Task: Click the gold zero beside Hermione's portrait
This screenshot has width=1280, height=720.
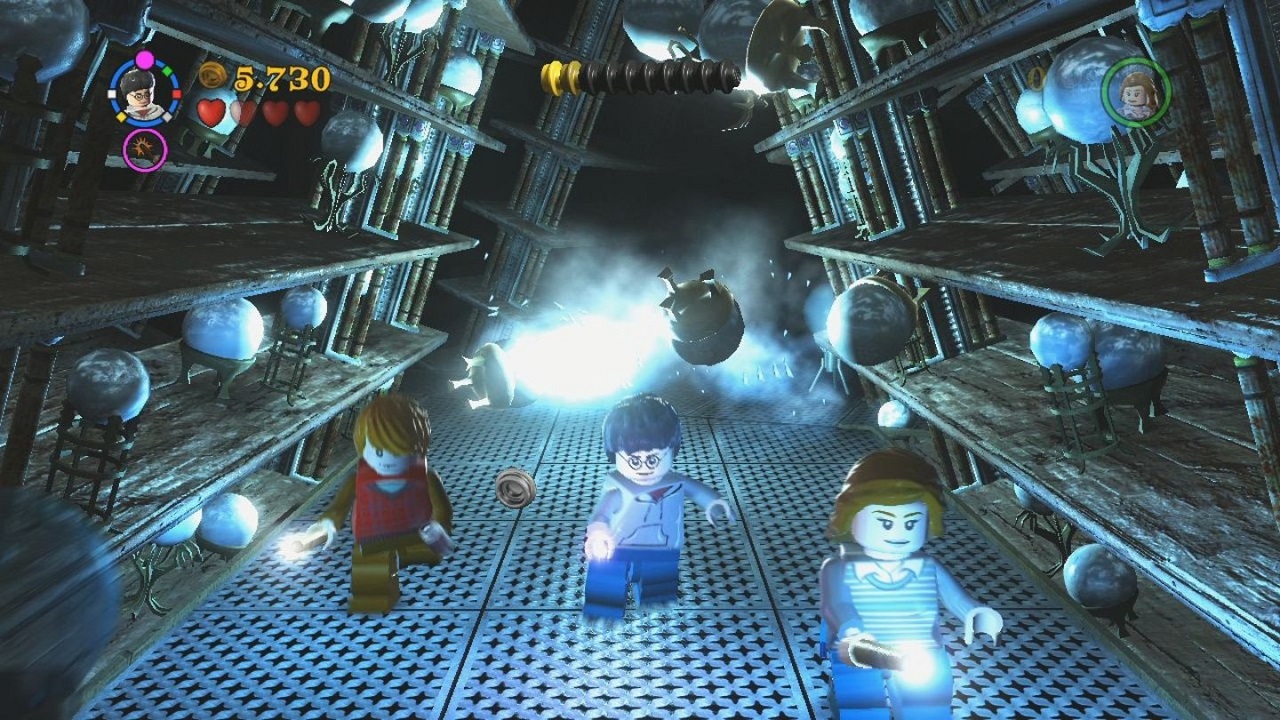Action: coord(1035,78)
